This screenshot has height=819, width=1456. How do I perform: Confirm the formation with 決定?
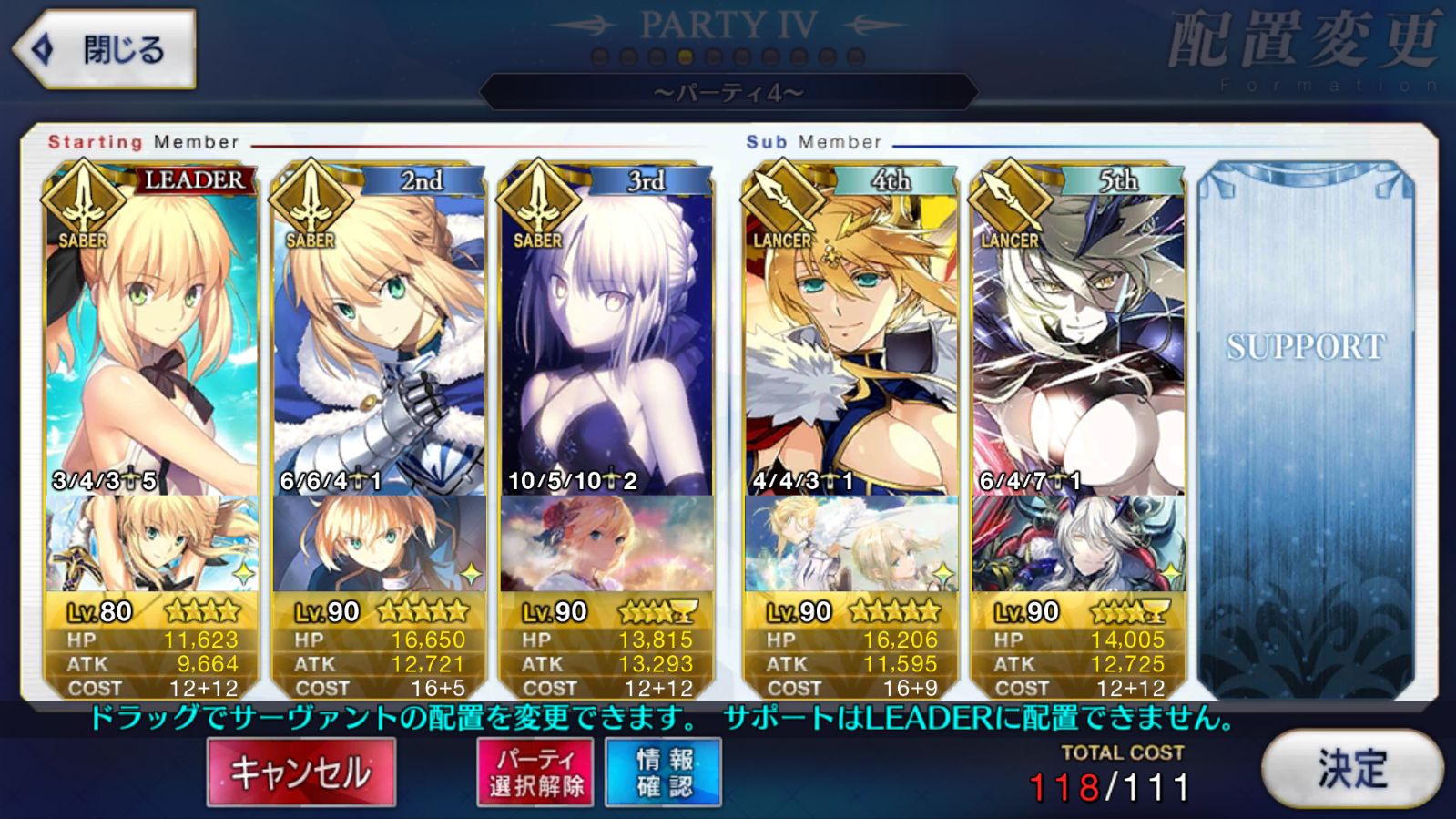(x=1351, y=769)
